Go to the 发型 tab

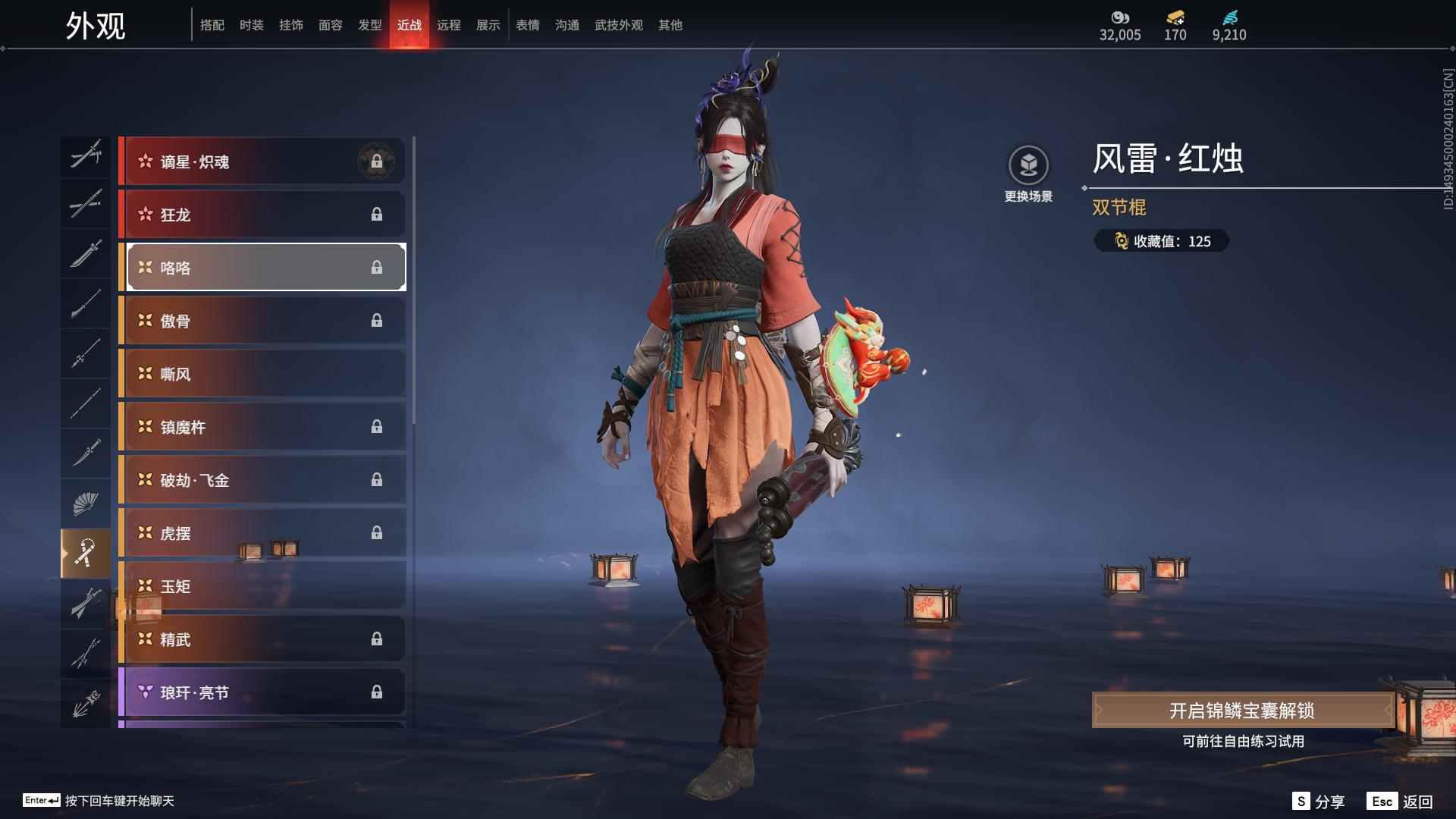[x=370, y=25]
